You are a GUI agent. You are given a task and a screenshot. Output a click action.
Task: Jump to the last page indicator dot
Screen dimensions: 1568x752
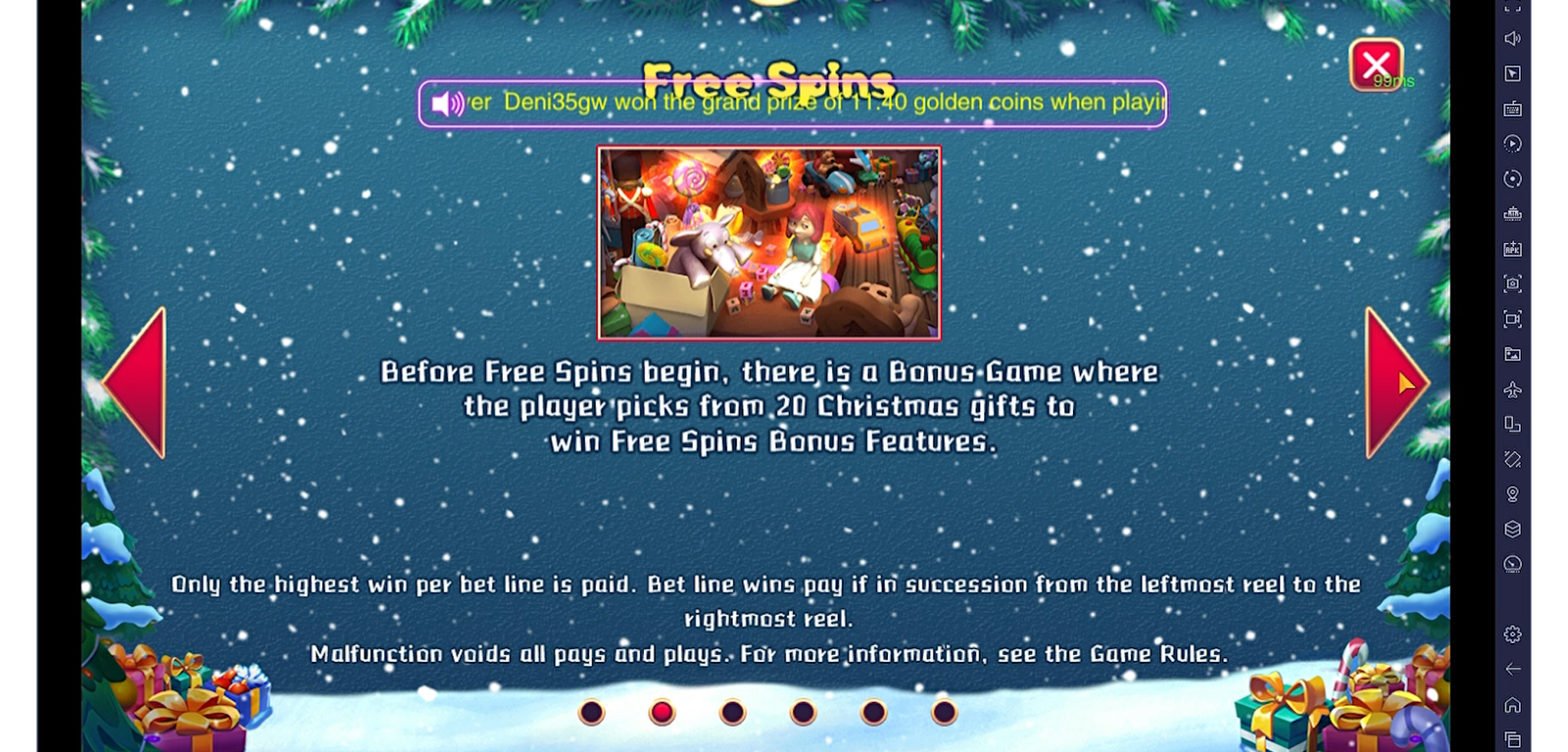944,712
